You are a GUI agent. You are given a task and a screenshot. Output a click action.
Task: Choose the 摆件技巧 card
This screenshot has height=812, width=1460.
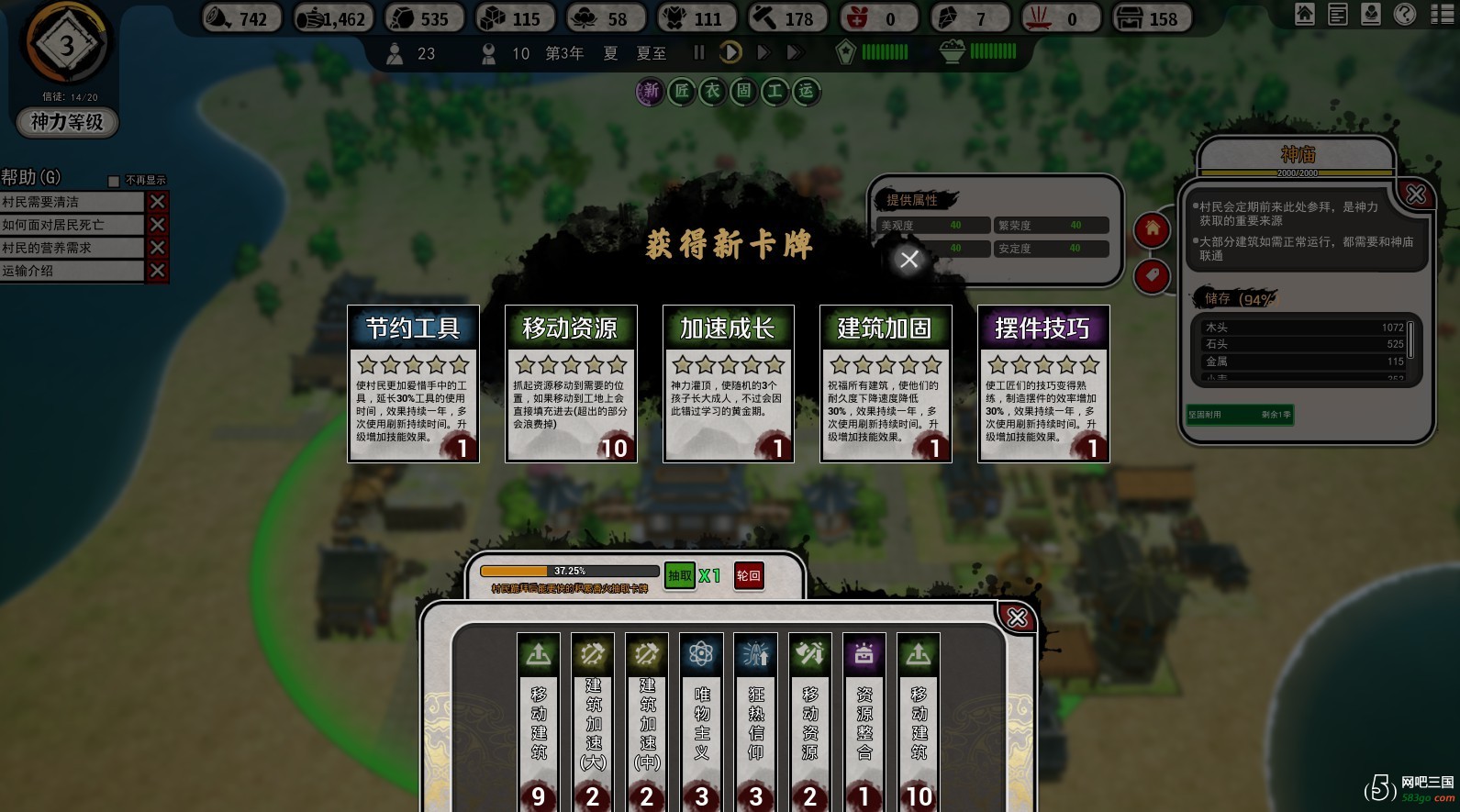click(x=1043, y=384)
